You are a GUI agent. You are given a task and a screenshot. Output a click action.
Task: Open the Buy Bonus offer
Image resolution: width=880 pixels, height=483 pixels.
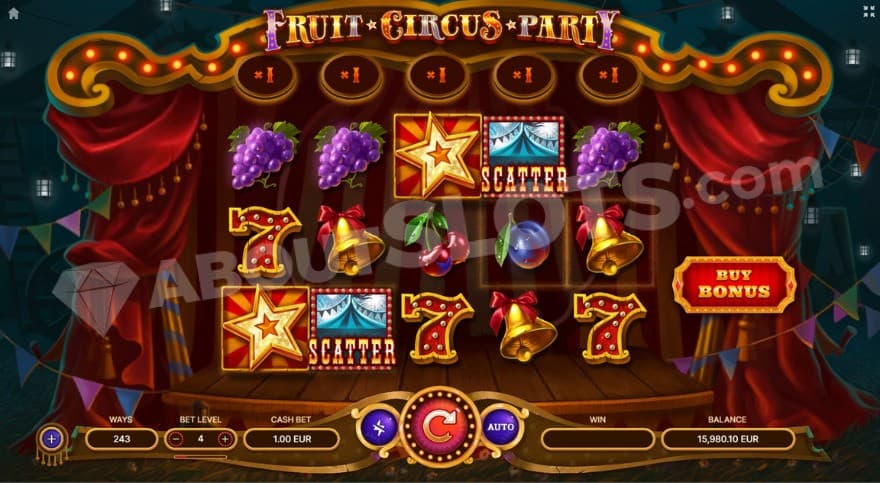click(x=734, y=284)
